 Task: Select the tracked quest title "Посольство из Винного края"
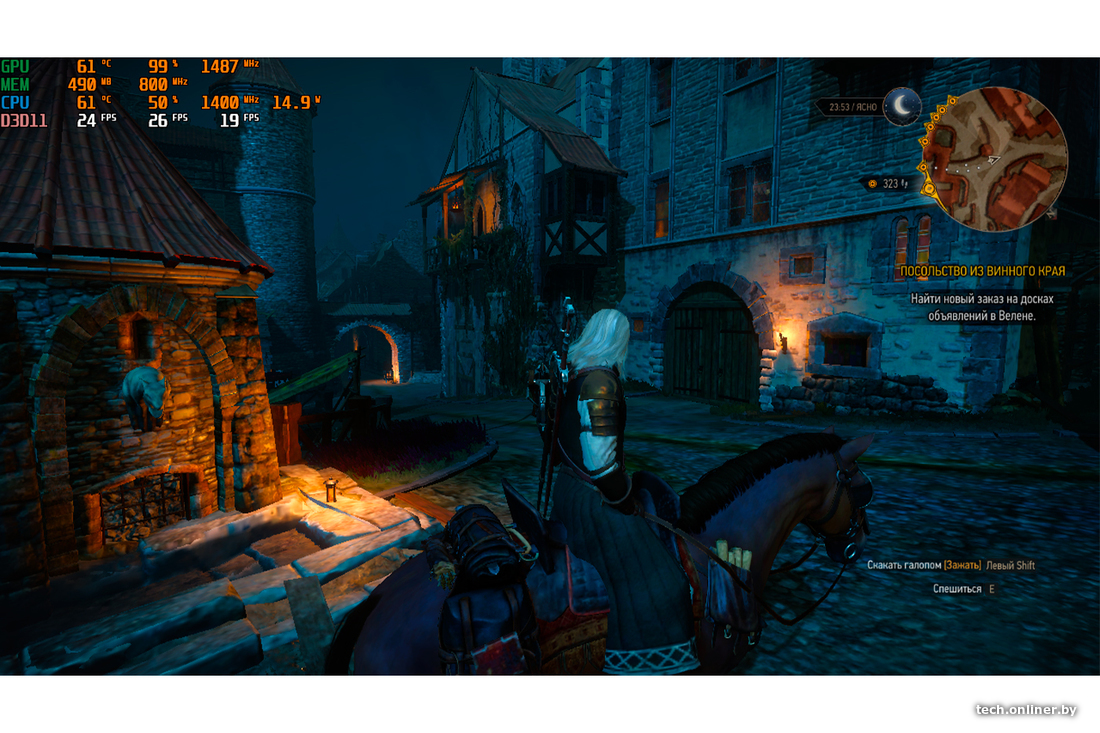[982, 271]
